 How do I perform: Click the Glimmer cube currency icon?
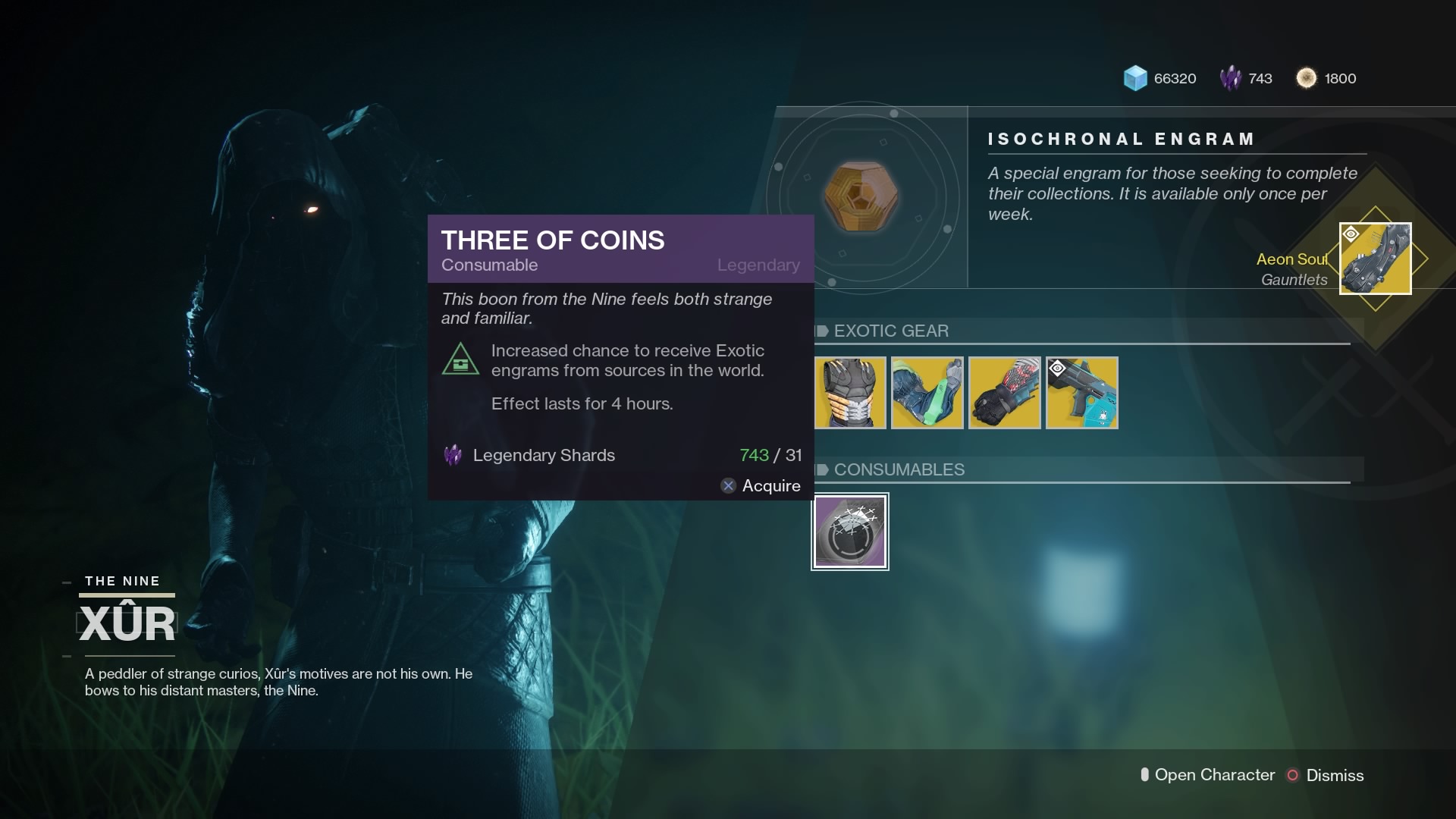tap(1135, 78)
